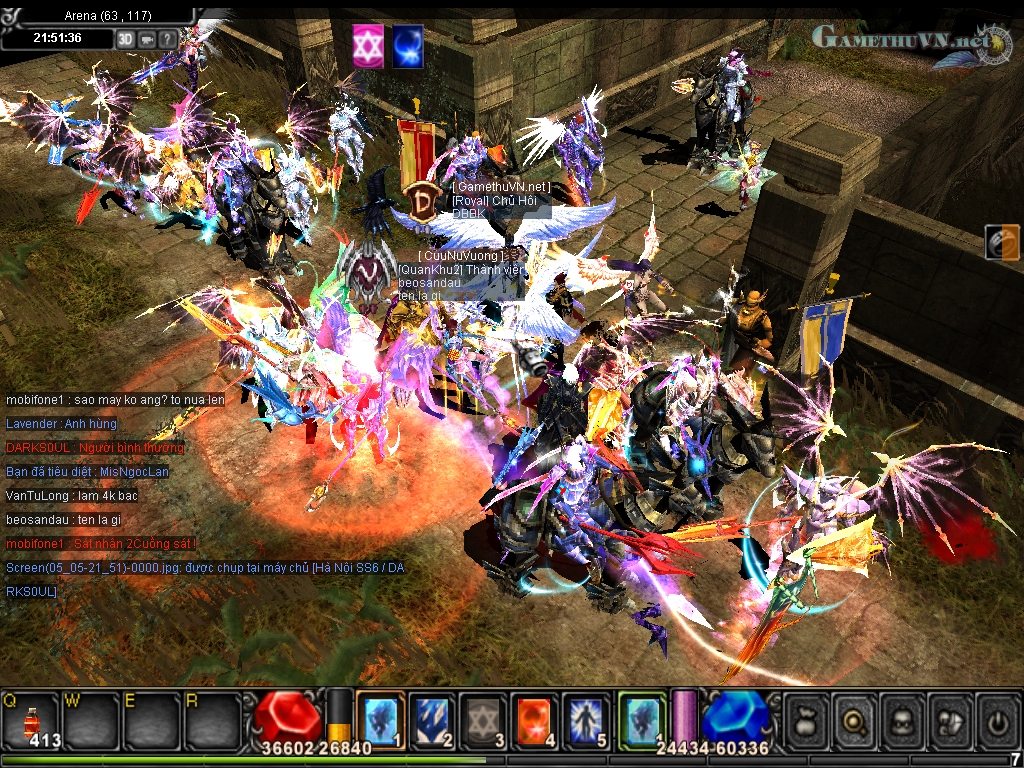The height and width of the screenshot is (768, 1024).
Task: Click the chat line from VanTuLong
Action: [72, 495]
